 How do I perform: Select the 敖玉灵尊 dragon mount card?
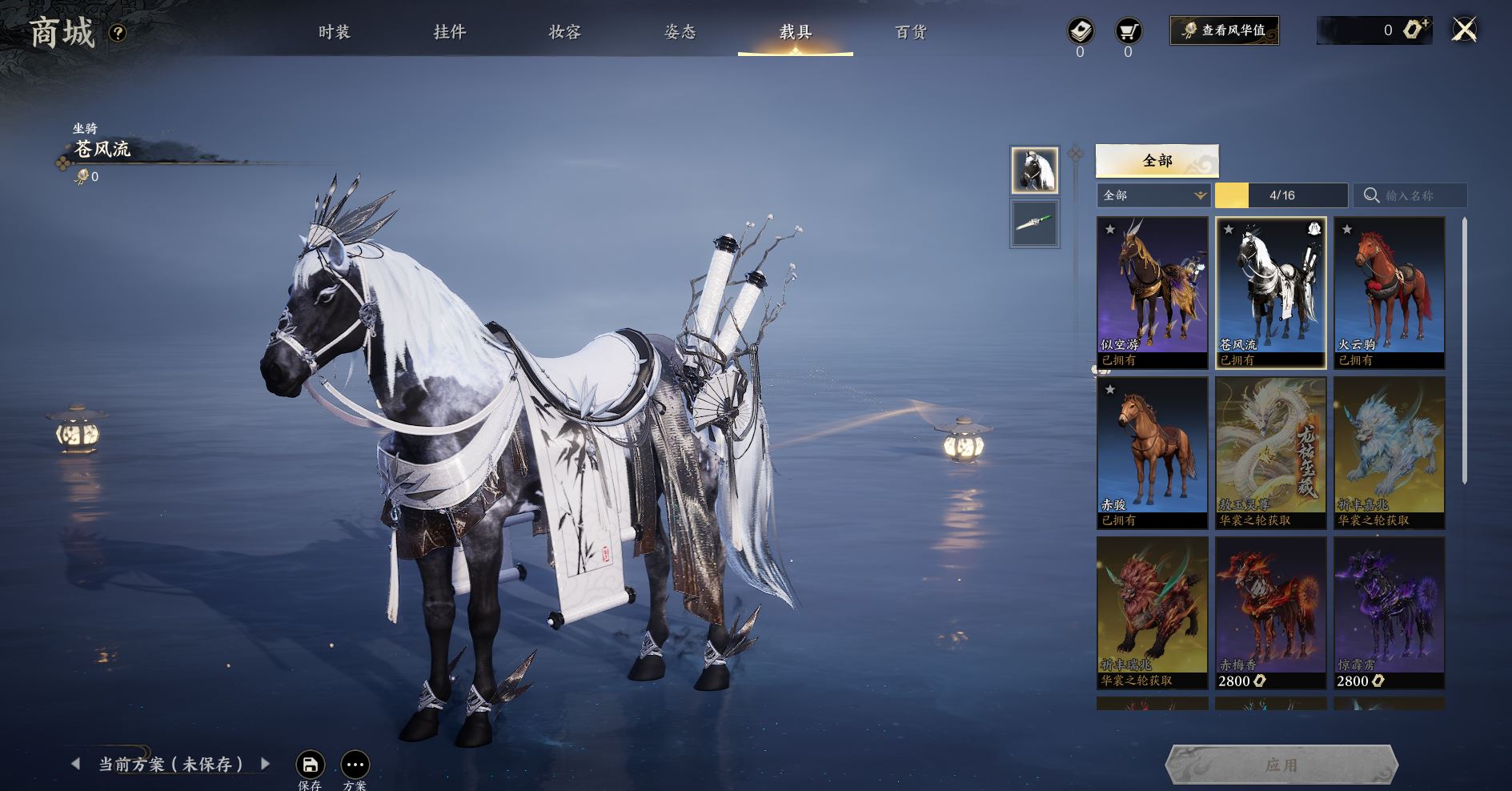tap(1270, 452)
